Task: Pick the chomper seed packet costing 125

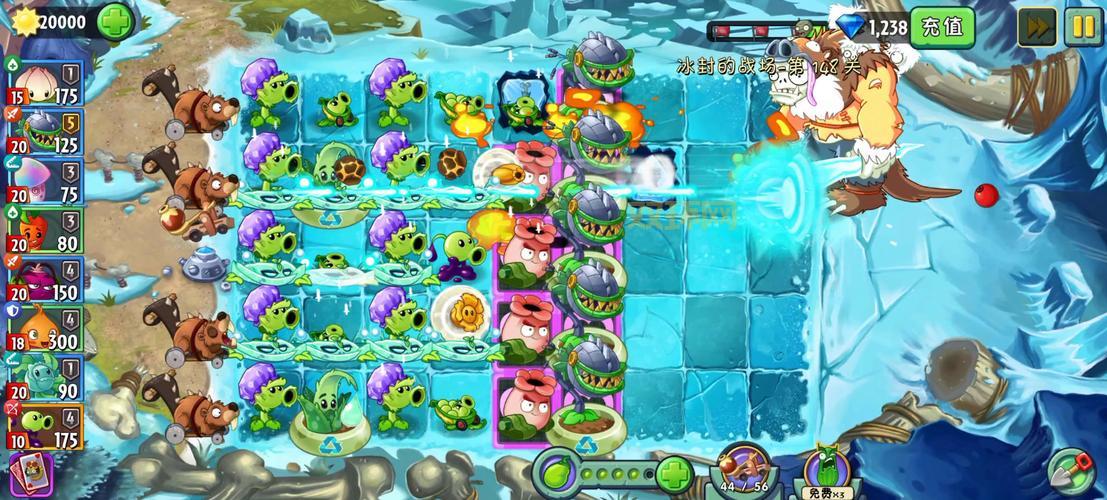Action: (43, 132)
